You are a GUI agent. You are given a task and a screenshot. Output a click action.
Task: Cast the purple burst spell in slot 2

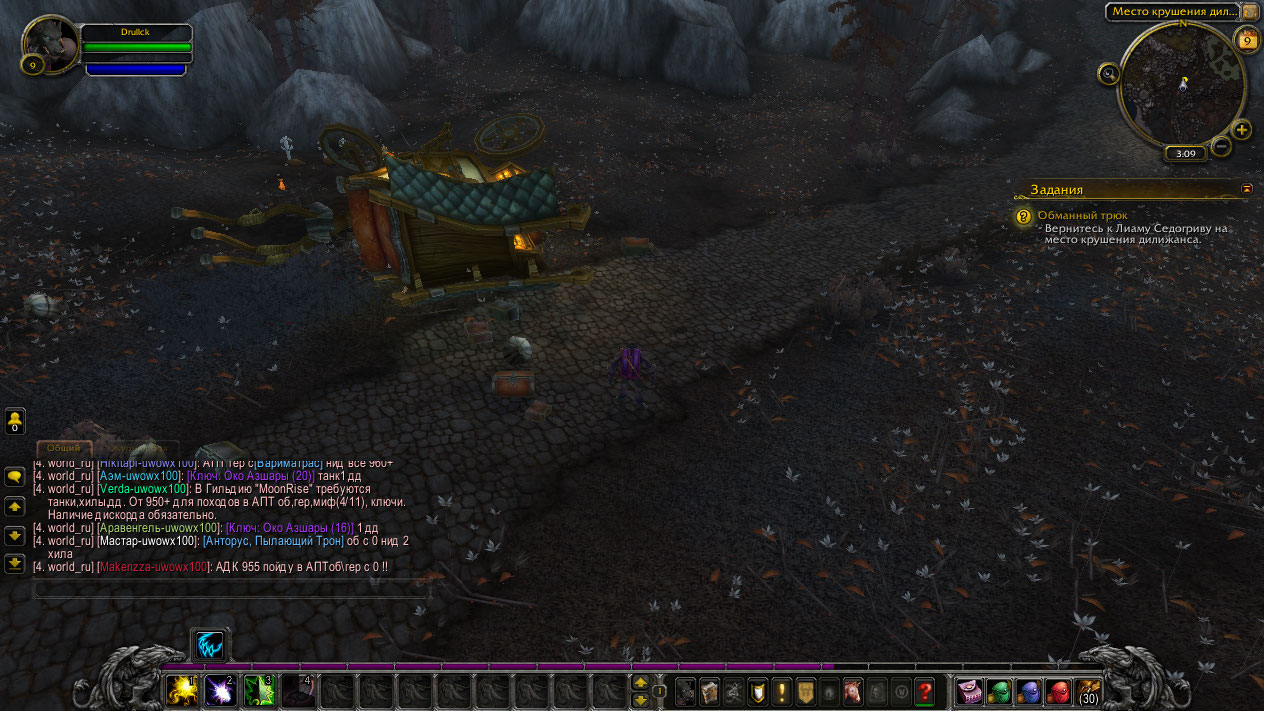(220, 690)
